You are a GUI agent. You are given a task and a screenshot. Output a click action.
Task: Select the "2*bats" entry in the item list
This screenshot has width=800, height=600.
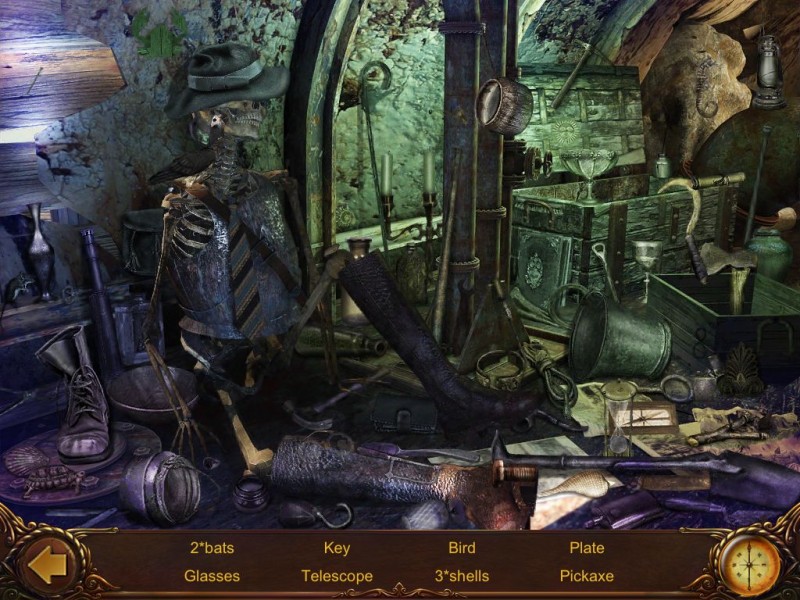pyautogui.click(x=212, y=548)
